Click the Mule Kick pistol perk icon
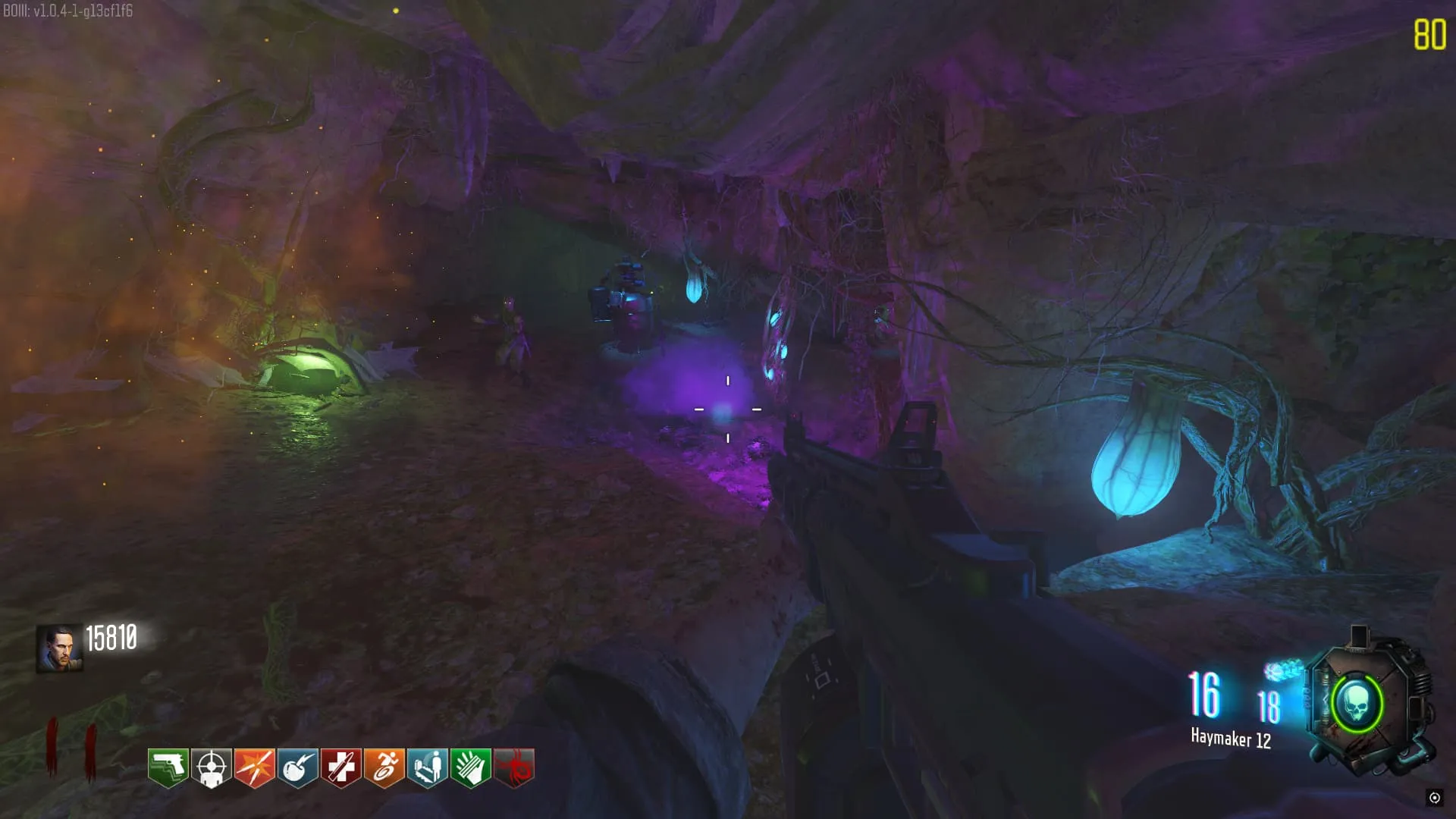 (168, 767)
